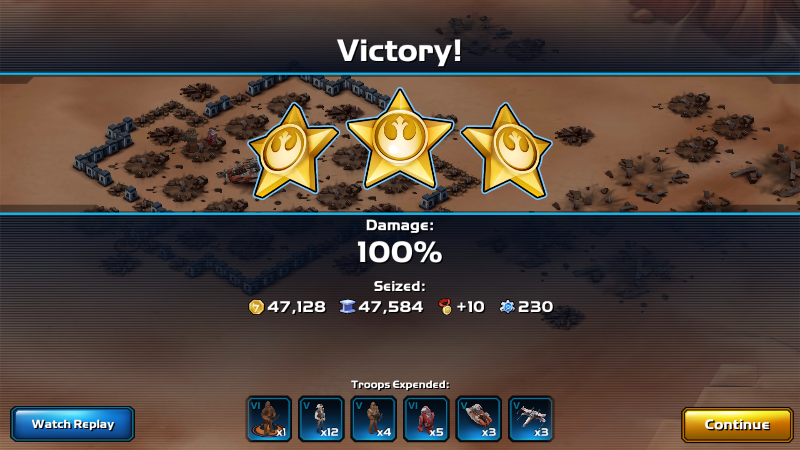
Task: Watch the battle replay
Action: 73,424
